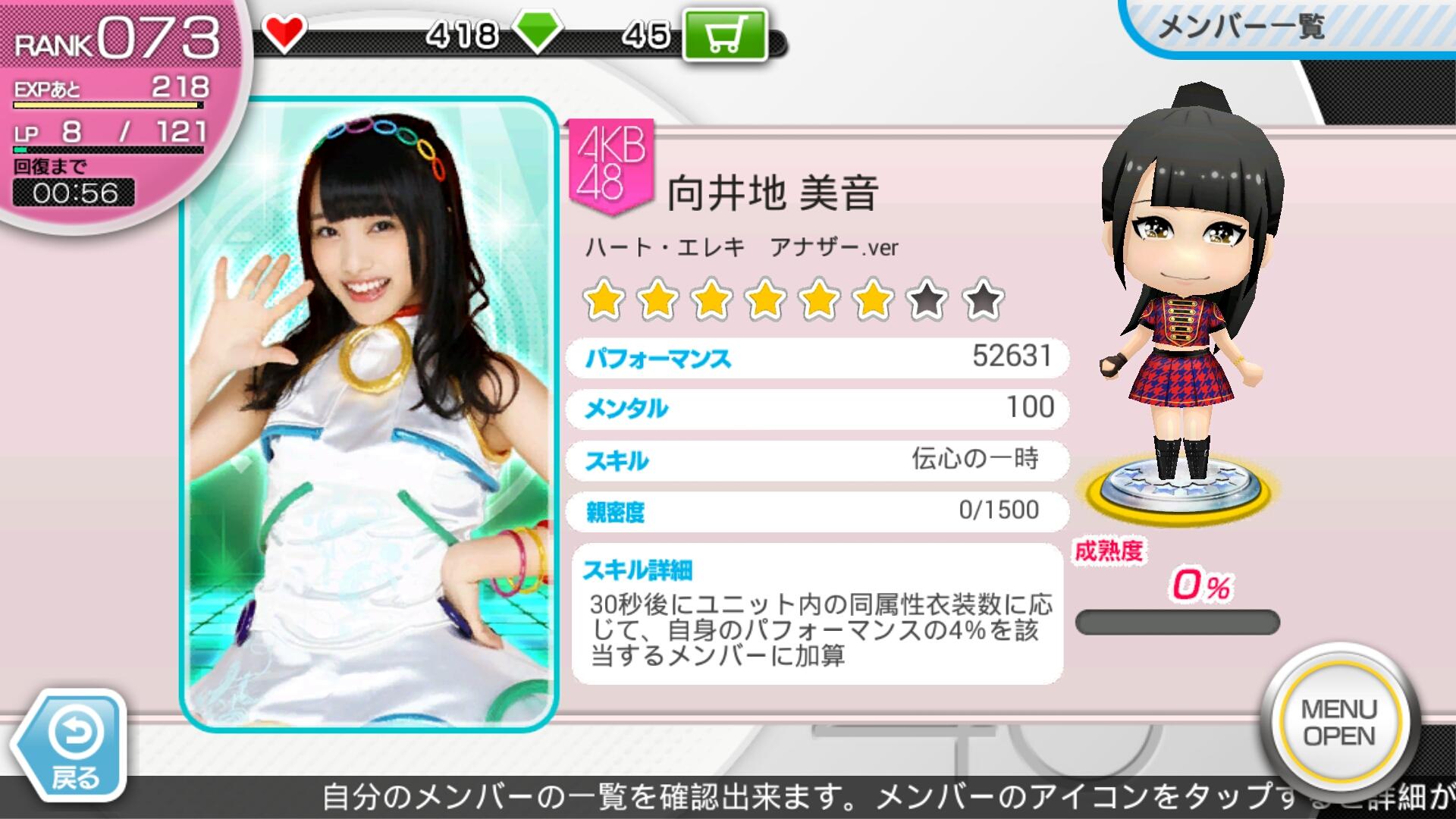This screenshot has width=1456, height=819.
Task: Tap the 向井地美音 card portrait
Action: pyautogui.click(x=369, y=415)
